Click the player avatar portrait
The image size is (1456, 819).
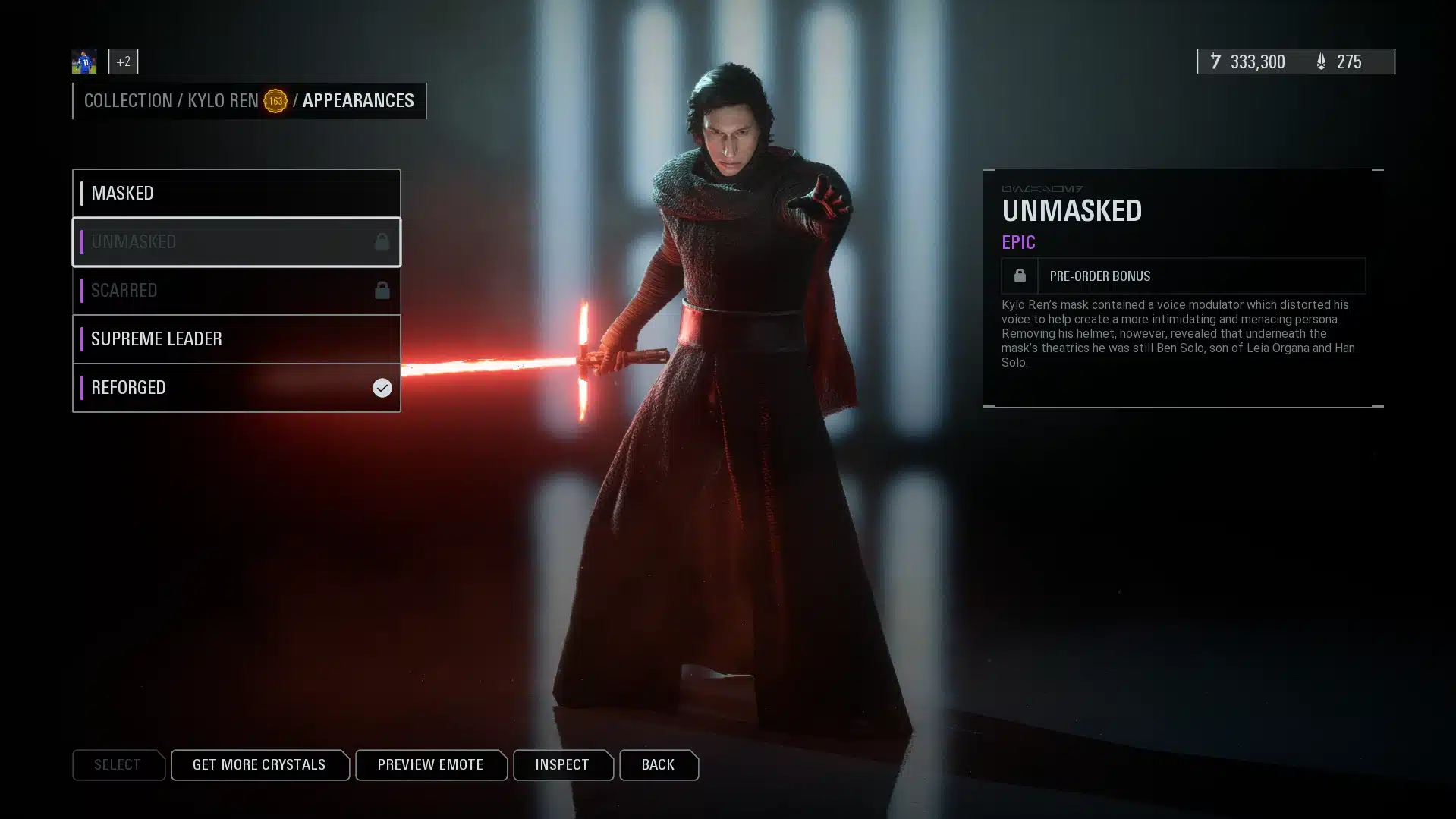83,61
